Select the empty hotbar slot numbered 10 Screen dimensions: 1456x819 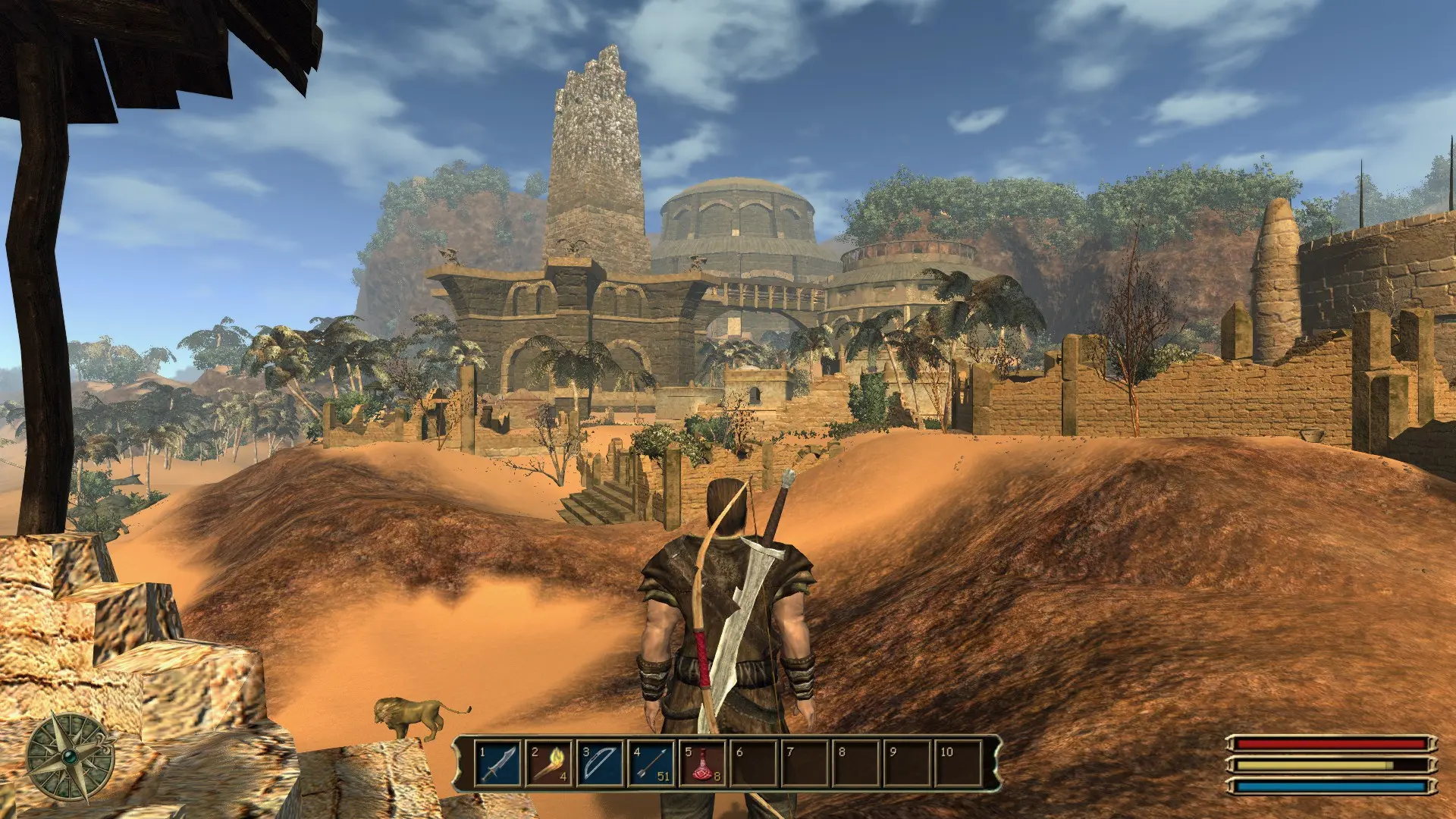959,764
